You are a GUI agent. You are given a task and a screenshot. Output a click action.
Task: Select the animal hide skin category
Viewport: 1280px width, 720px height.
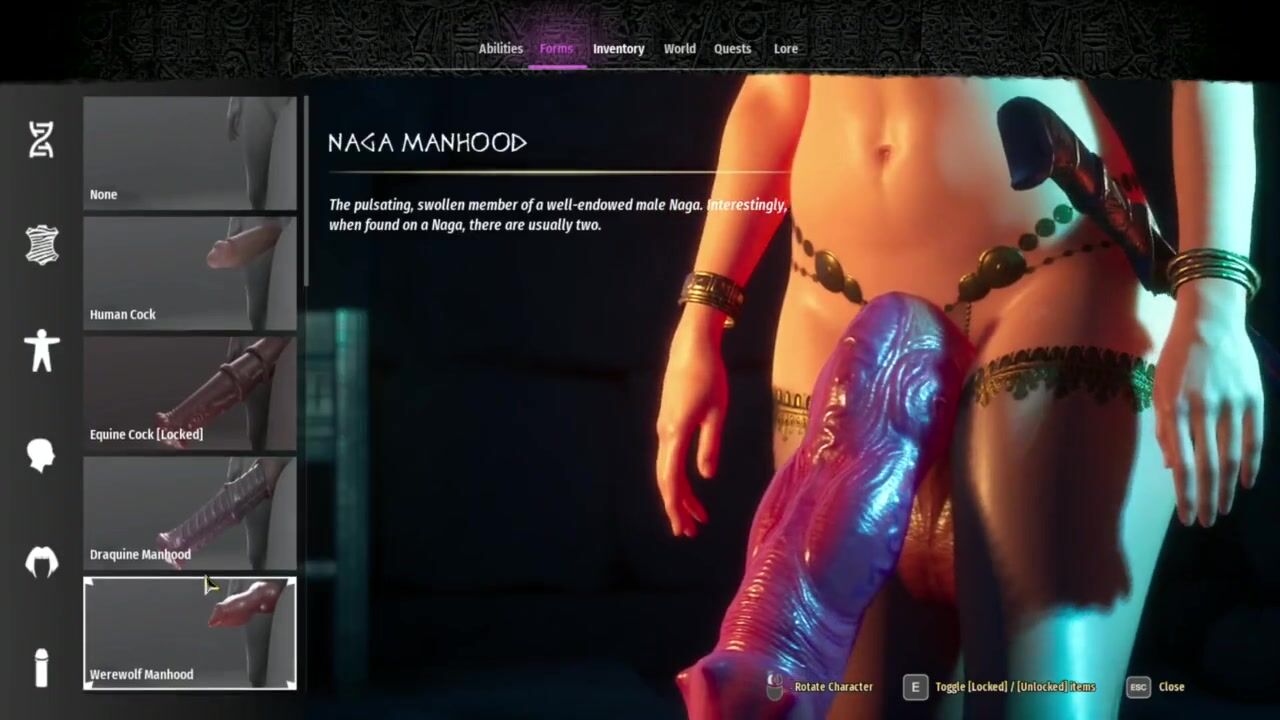click(x=41, y=245)
